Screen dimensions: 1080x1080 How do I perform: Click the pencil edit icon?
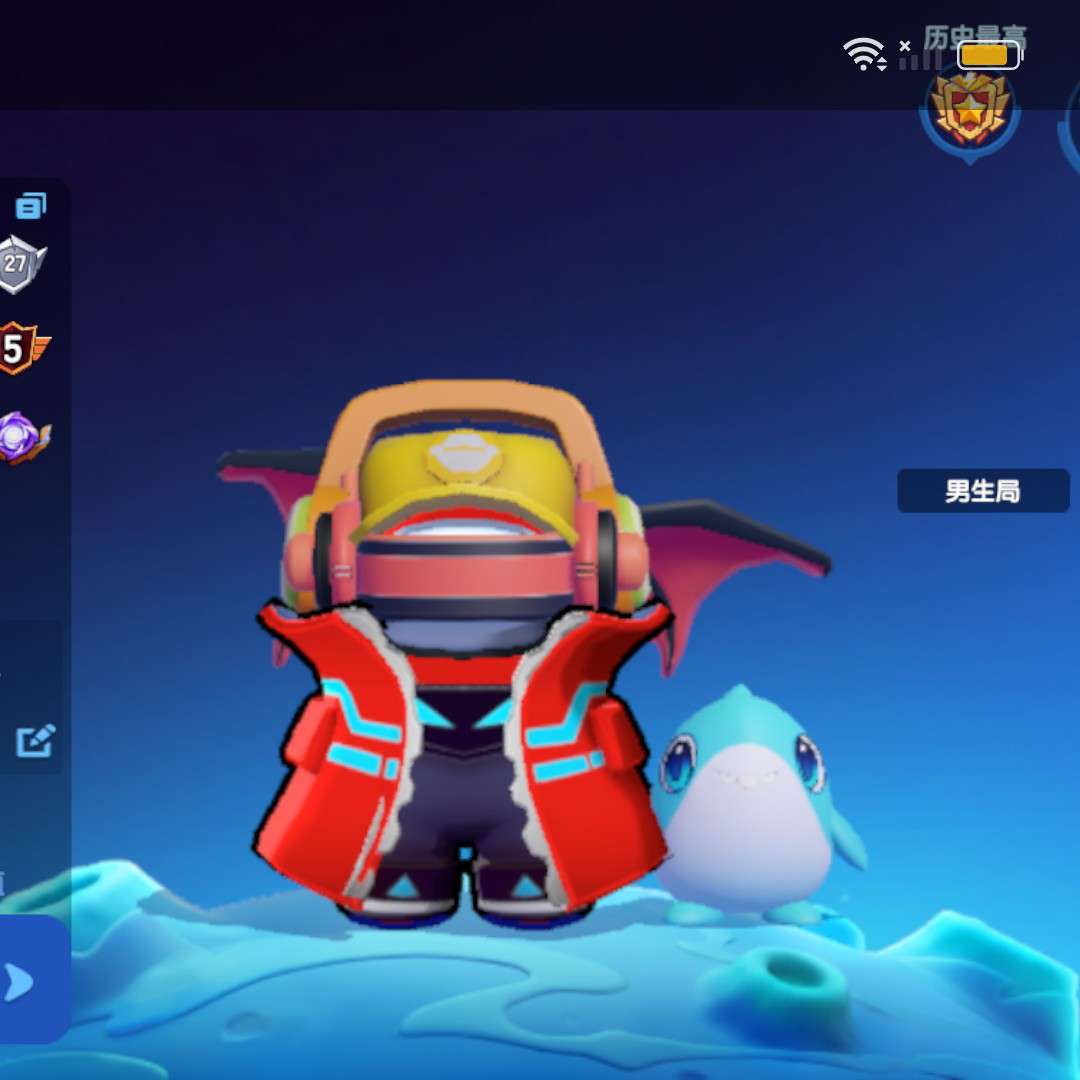coord(35,741)
